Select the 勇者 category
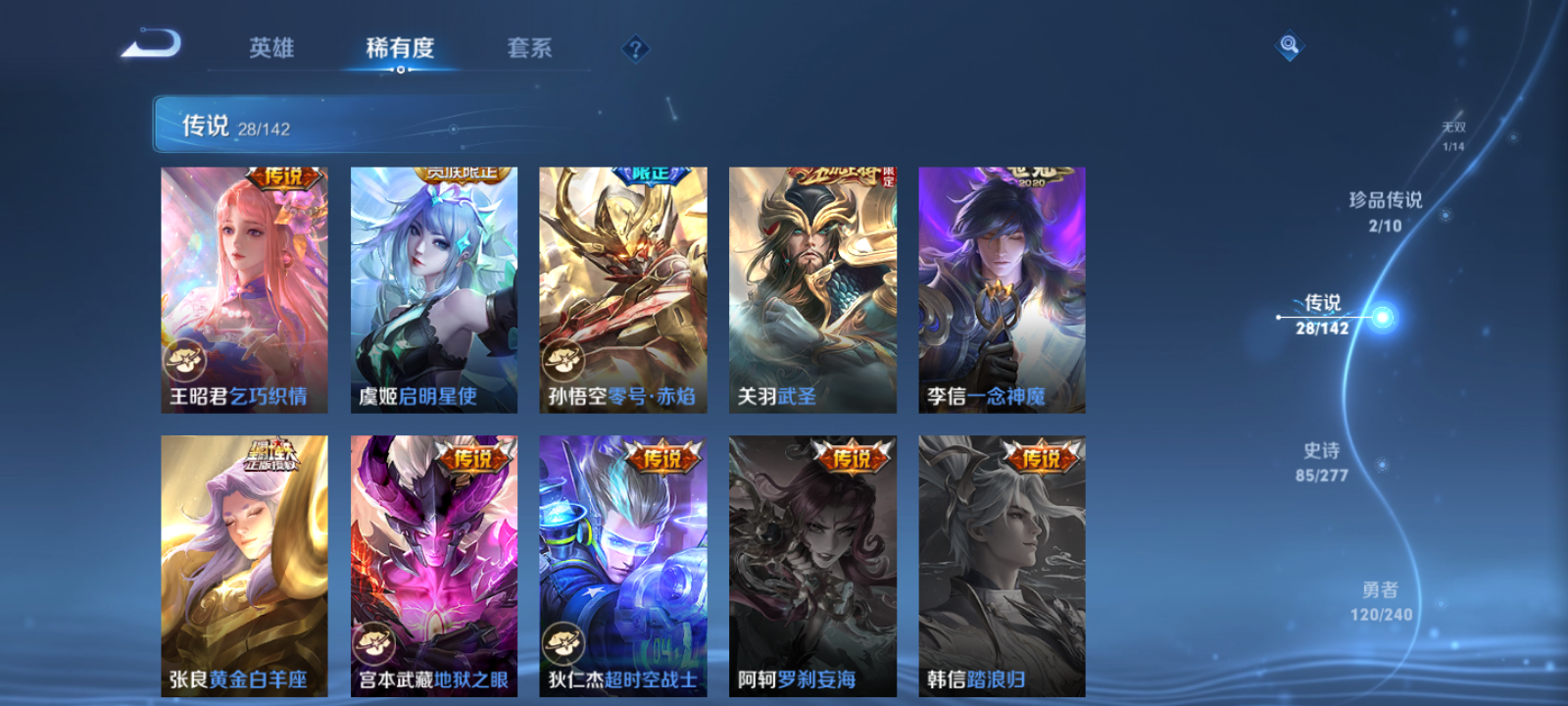The image size is (1568, 706). (x=1384, y=601)
